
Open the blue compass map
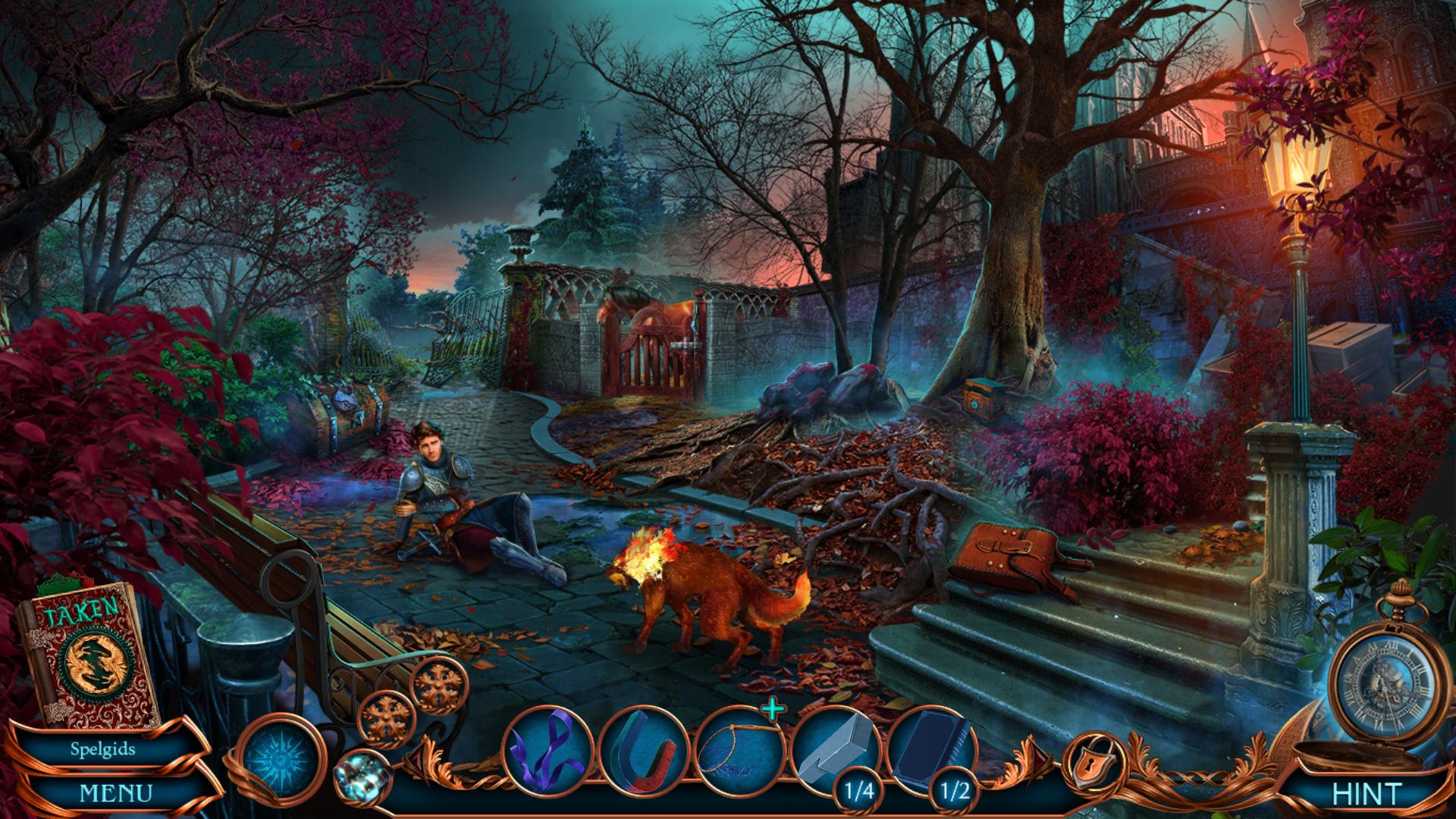tap(283, 758)
